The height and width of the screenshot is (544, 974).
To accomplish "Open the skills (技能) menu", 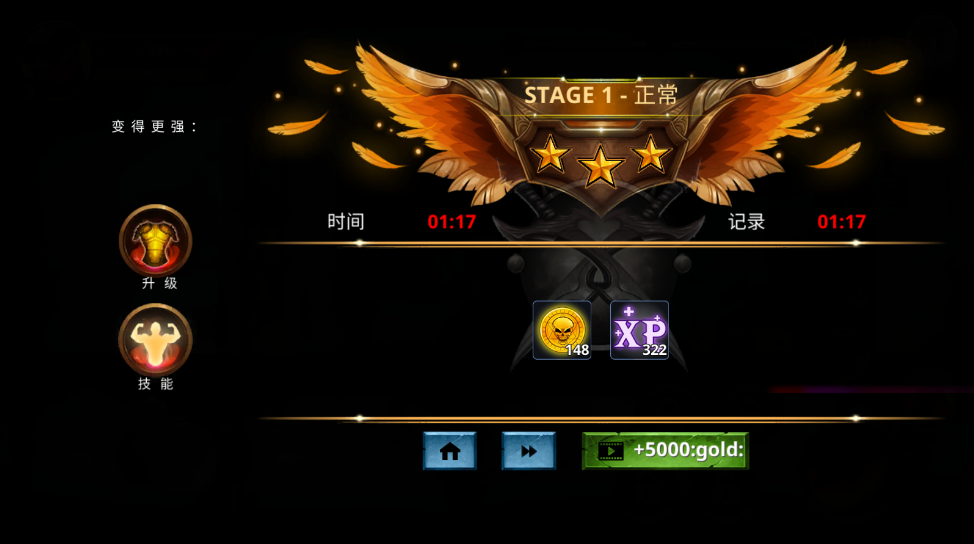I will (155, 340).
